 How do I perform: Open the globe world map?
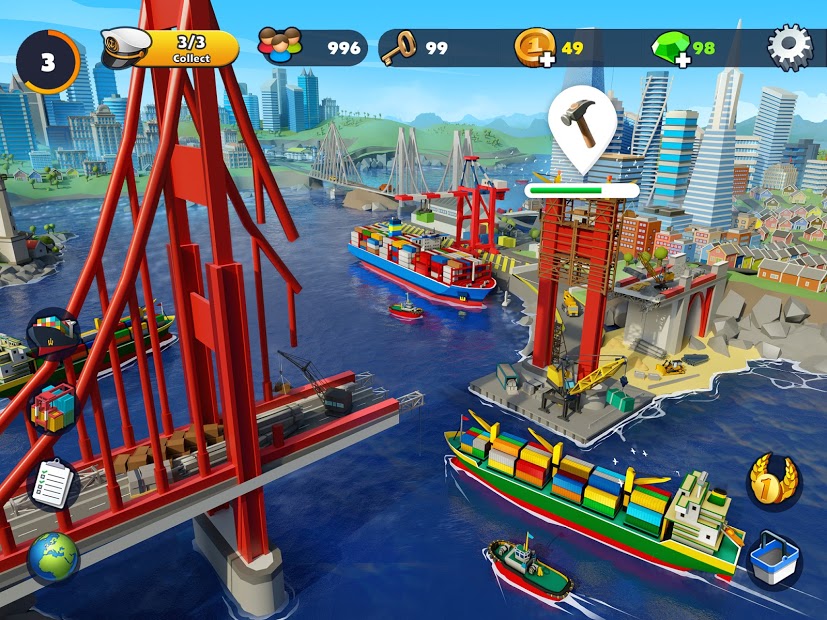tap(52, 558)
